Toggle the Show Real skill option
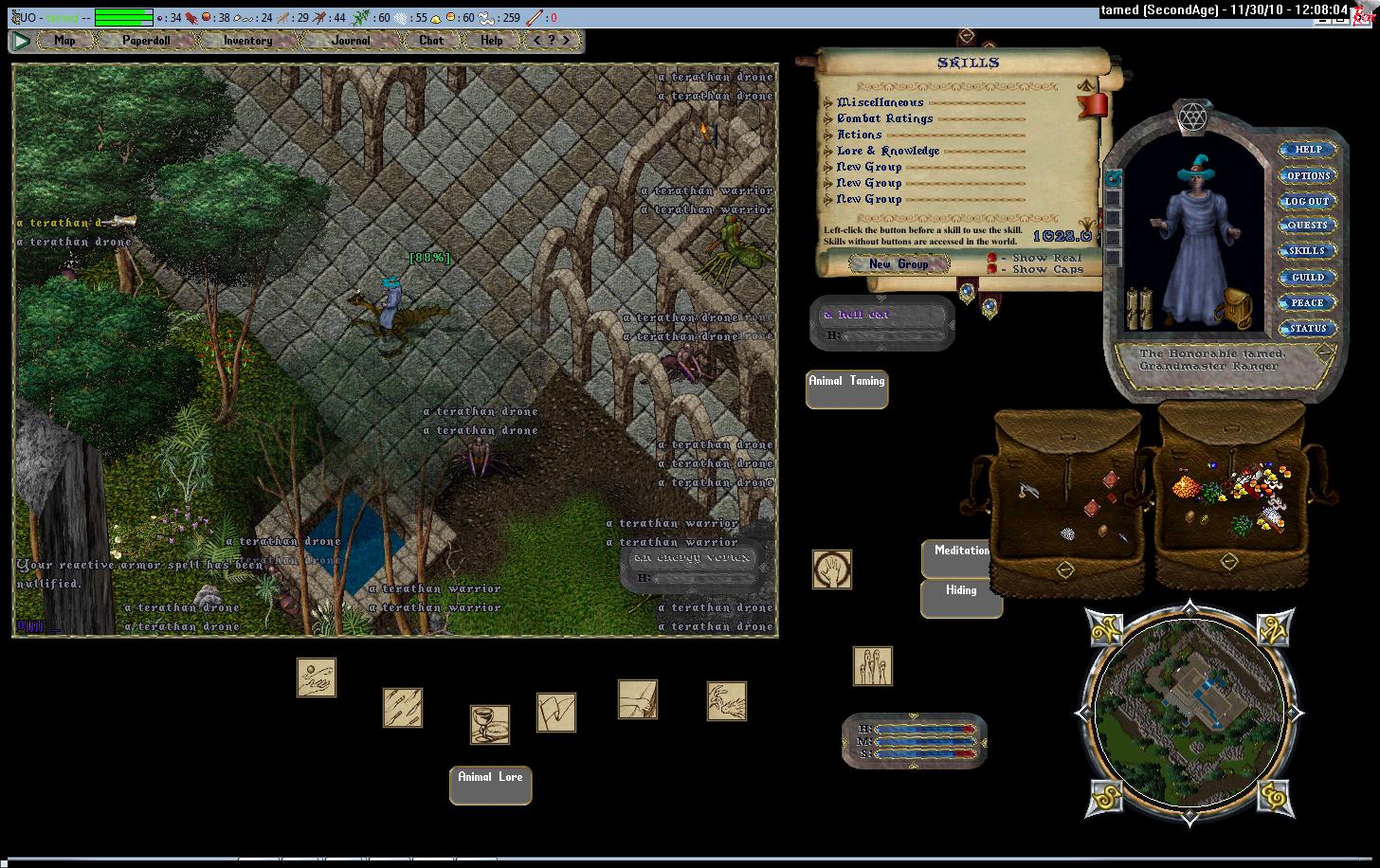 point(992,258)
